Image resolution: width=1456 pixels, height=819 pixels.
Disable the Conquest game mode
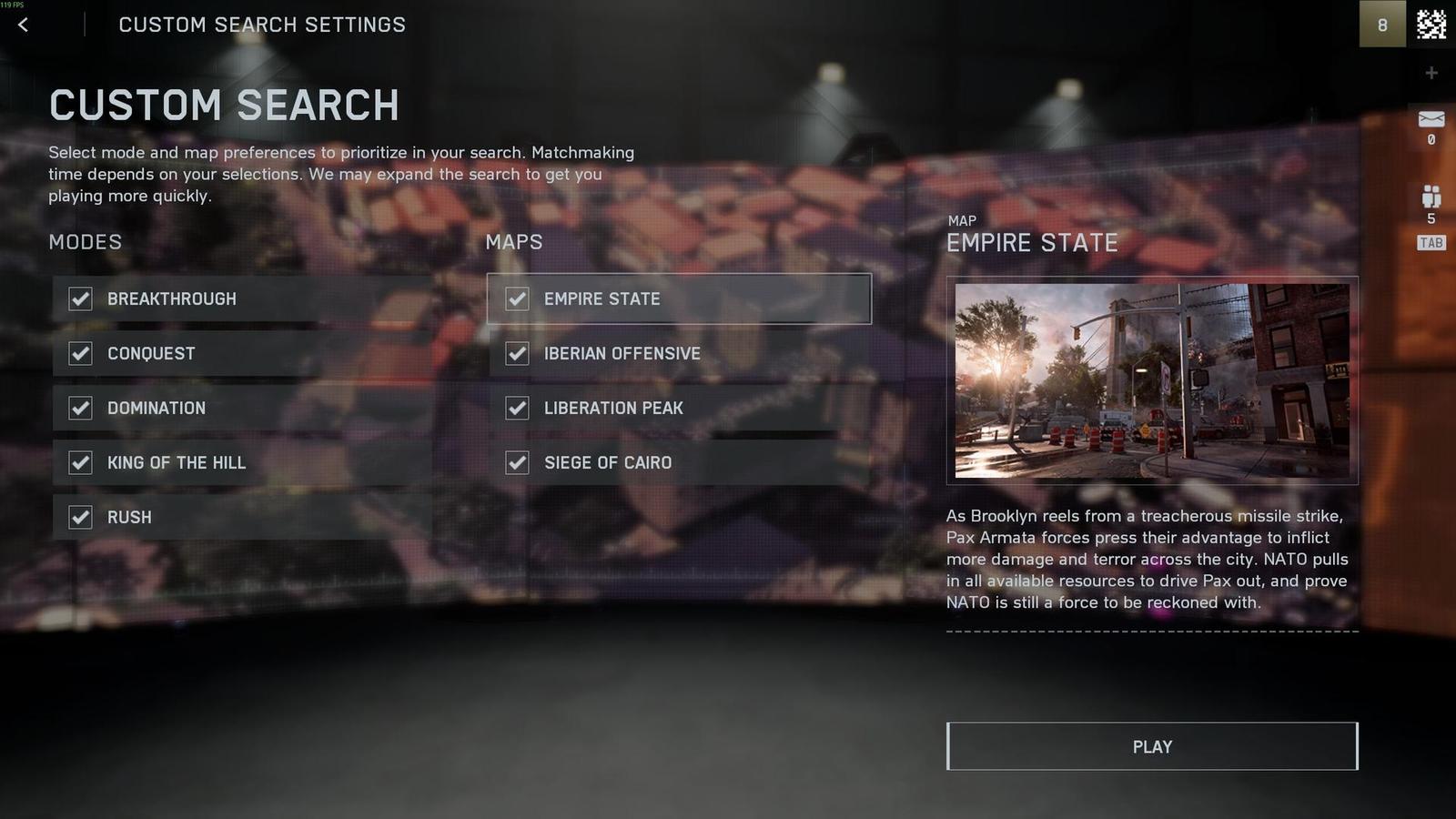pyautogui.click(x=80, y=353)
